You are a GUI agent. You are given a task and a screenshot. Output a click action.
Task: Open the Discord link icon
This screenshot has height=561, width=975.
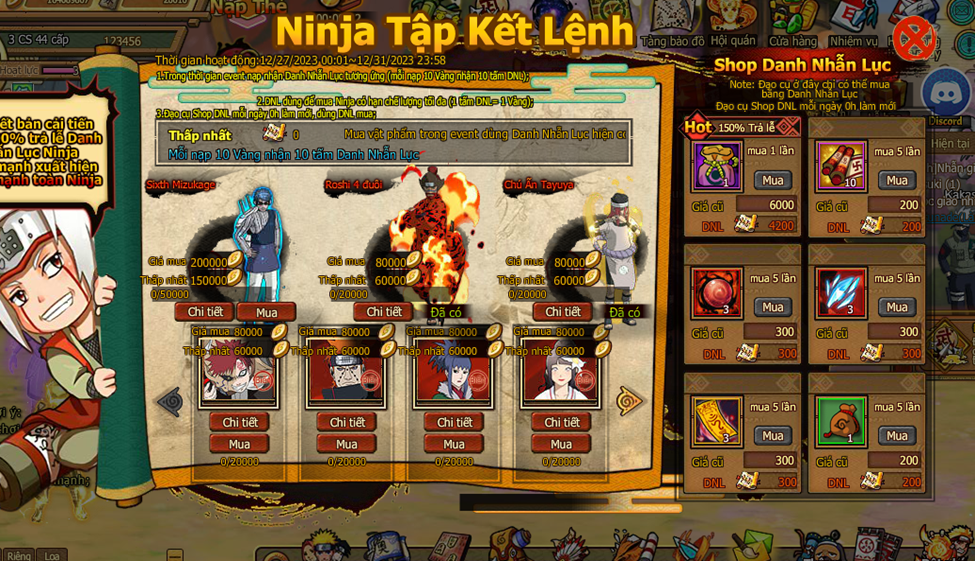click(x=945, y=92)
